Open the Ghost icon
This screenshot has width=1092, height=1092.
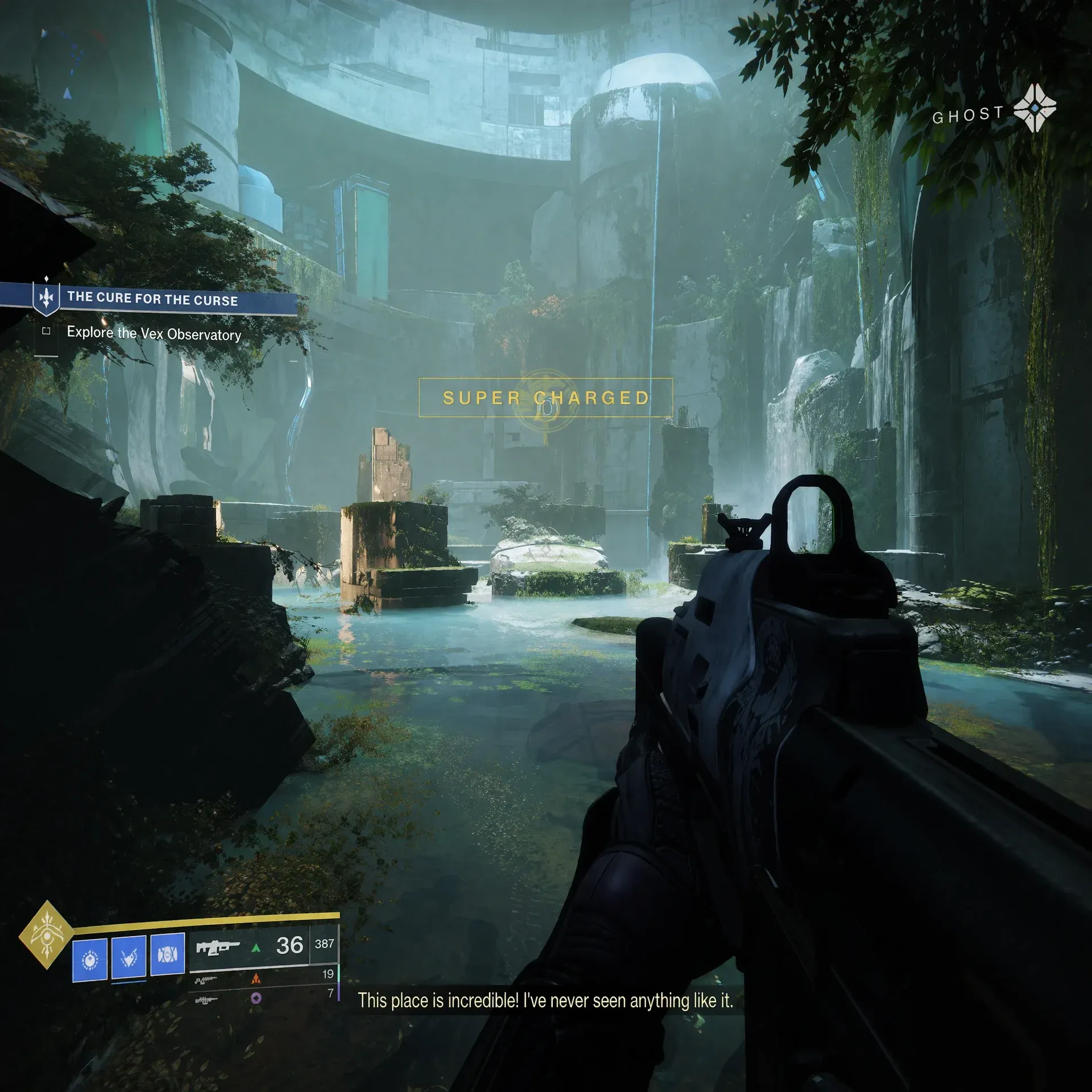(x=1035, y=108)
